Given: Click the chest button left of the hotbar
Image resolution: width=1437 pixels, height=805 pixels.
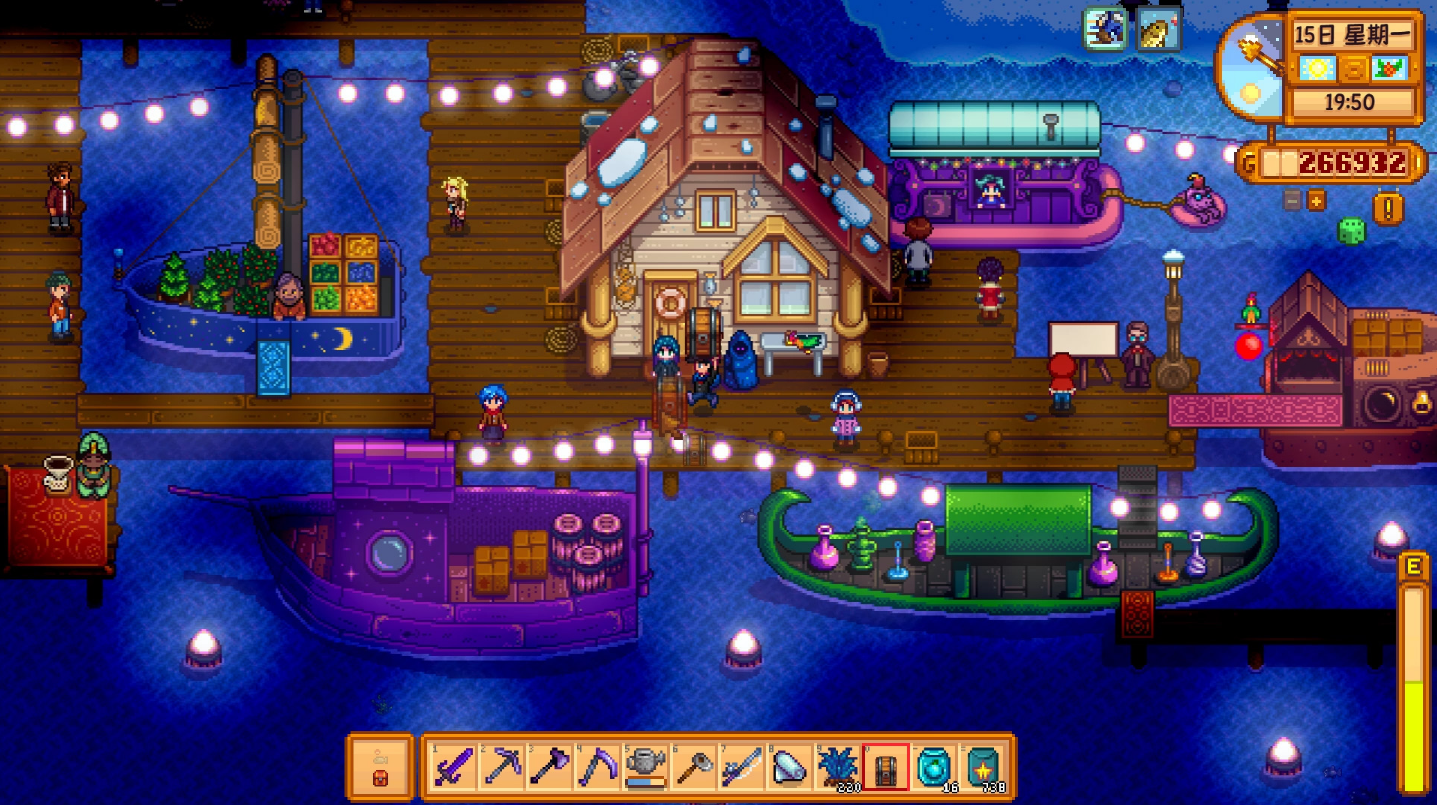Looking at the screenshot, I should 380,768.
